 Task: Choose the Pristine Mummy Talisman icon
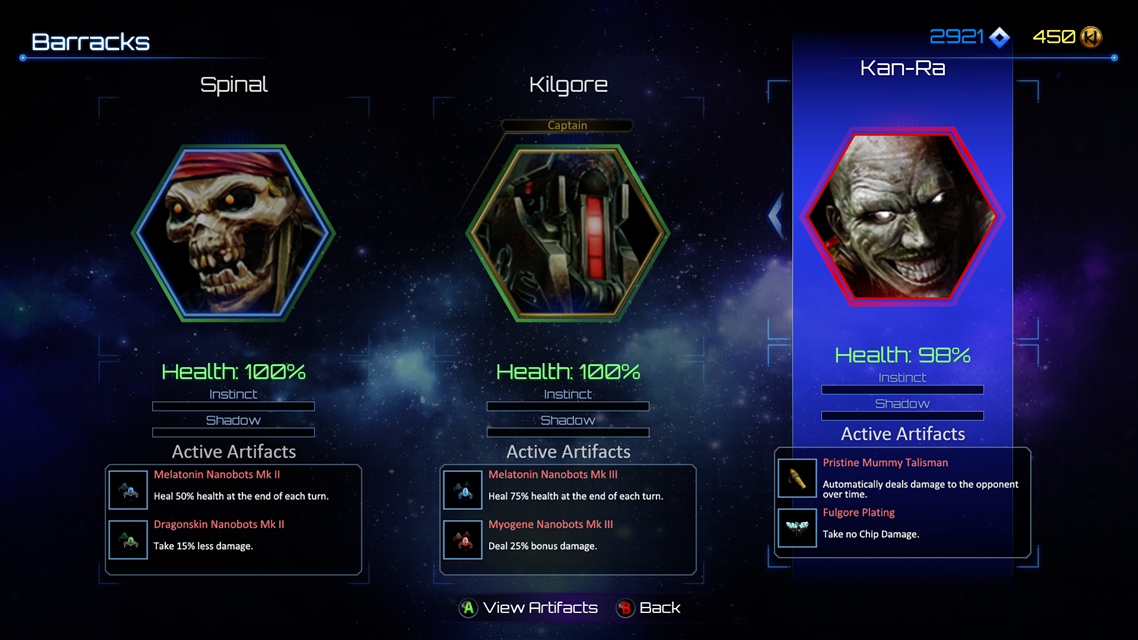click(797, 477)
